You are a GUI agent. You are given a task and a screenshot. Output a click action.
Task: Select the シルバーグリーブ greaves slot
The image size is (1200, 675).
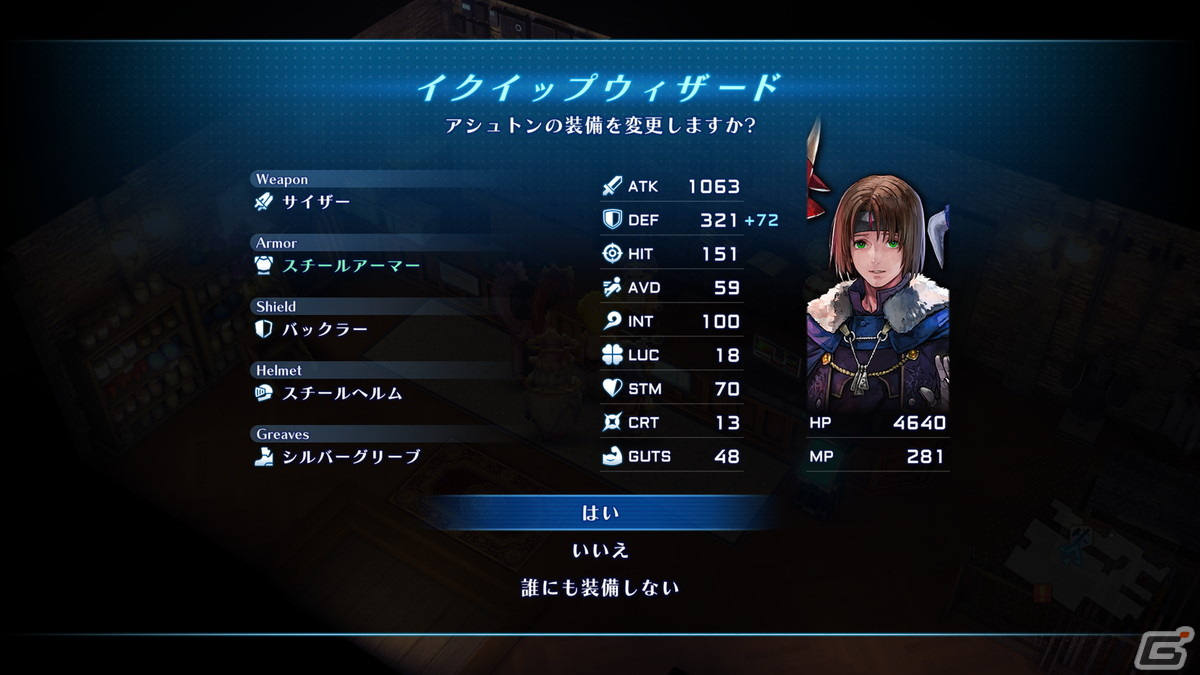350,457
